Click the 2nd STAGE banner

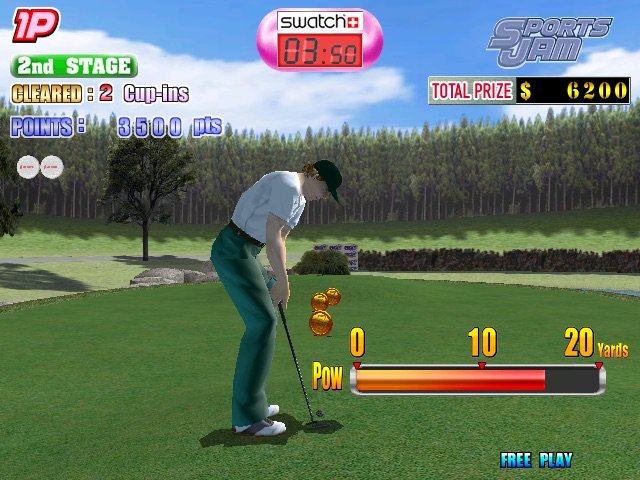click(x=74, y=67)
